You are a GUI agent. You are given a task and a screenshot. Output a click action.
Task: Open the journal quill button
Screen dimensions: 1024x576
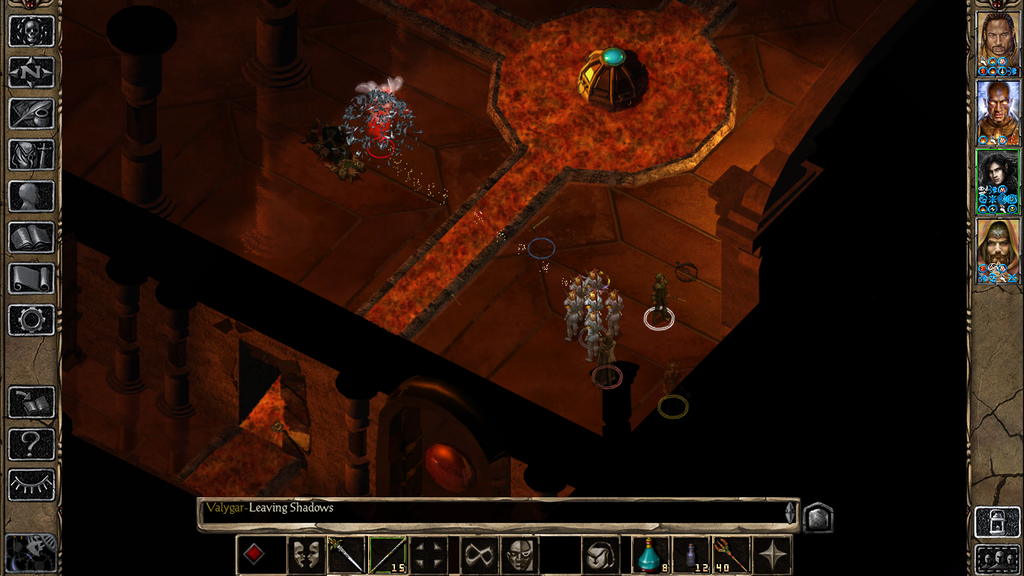point(31,113)
